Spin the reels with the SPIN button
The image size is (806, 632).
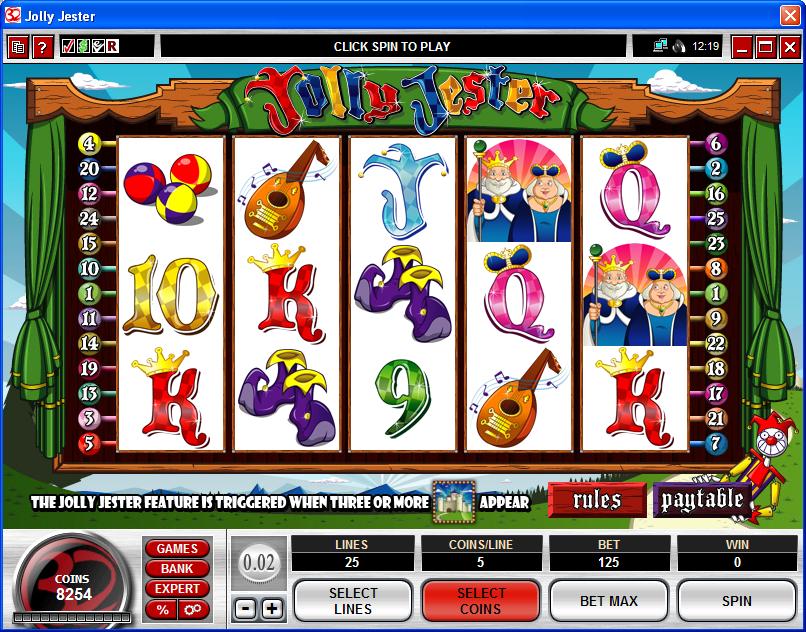point(737,601)
